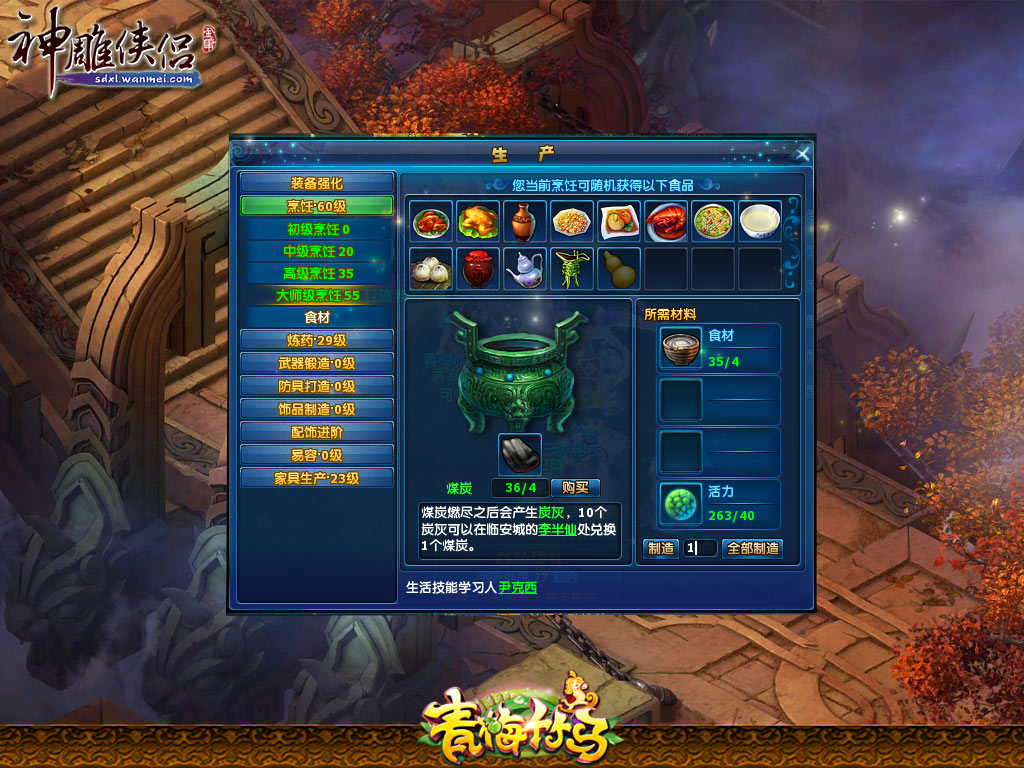
Task: Select 大师级烹饪 55 recipe tier
Action: point(318,295)
